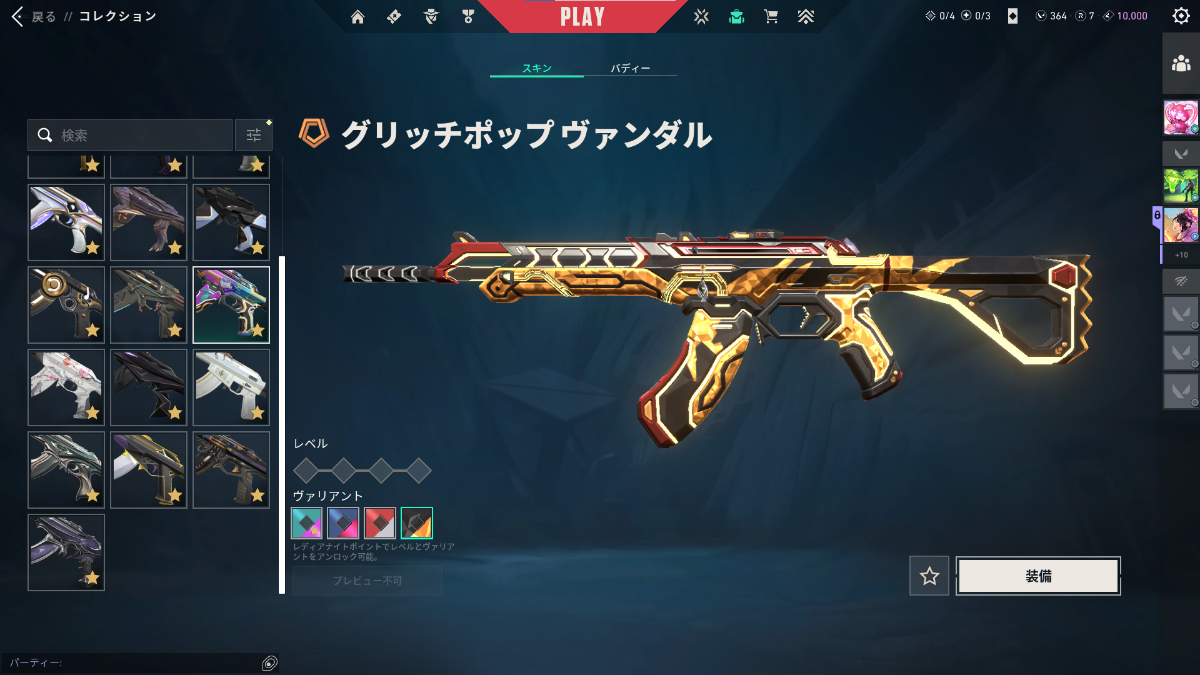The height and width of the screenshot is (675, 1200).
Task: Toggle the favorite star next to 装備
Action: (929, 576)
